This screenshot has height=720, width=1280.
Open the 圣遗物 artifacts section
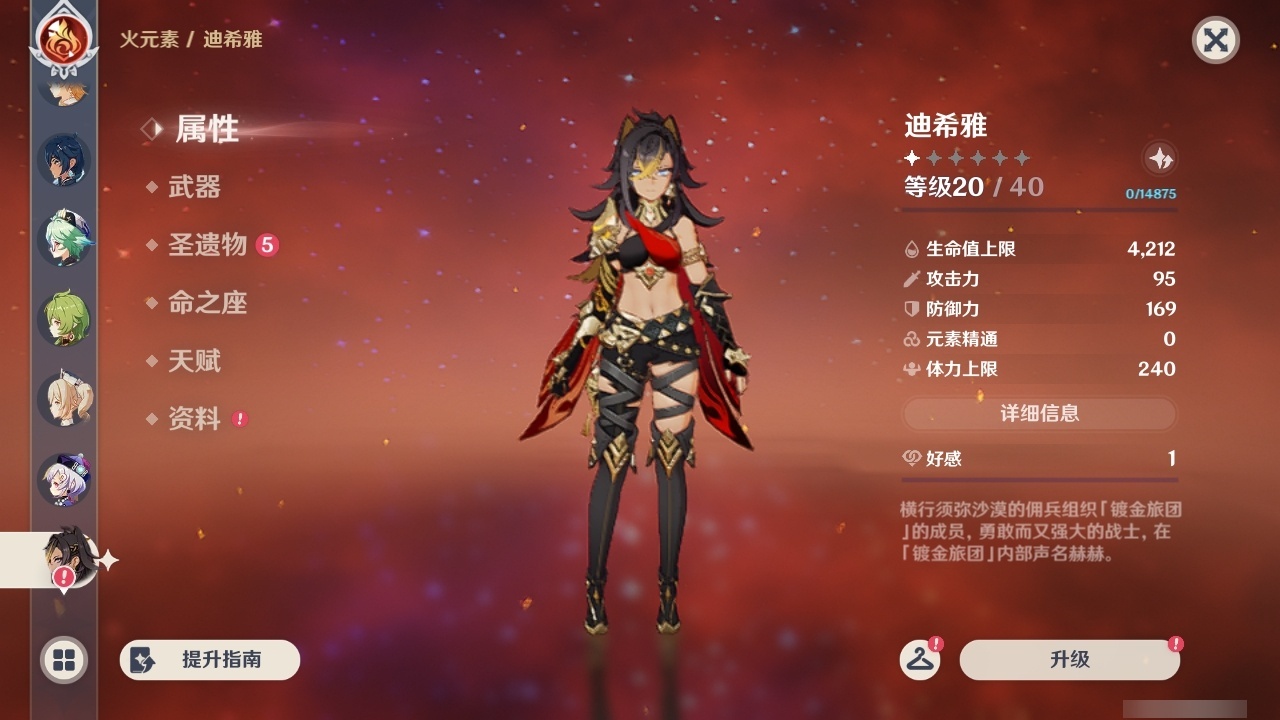click(205, 242)
